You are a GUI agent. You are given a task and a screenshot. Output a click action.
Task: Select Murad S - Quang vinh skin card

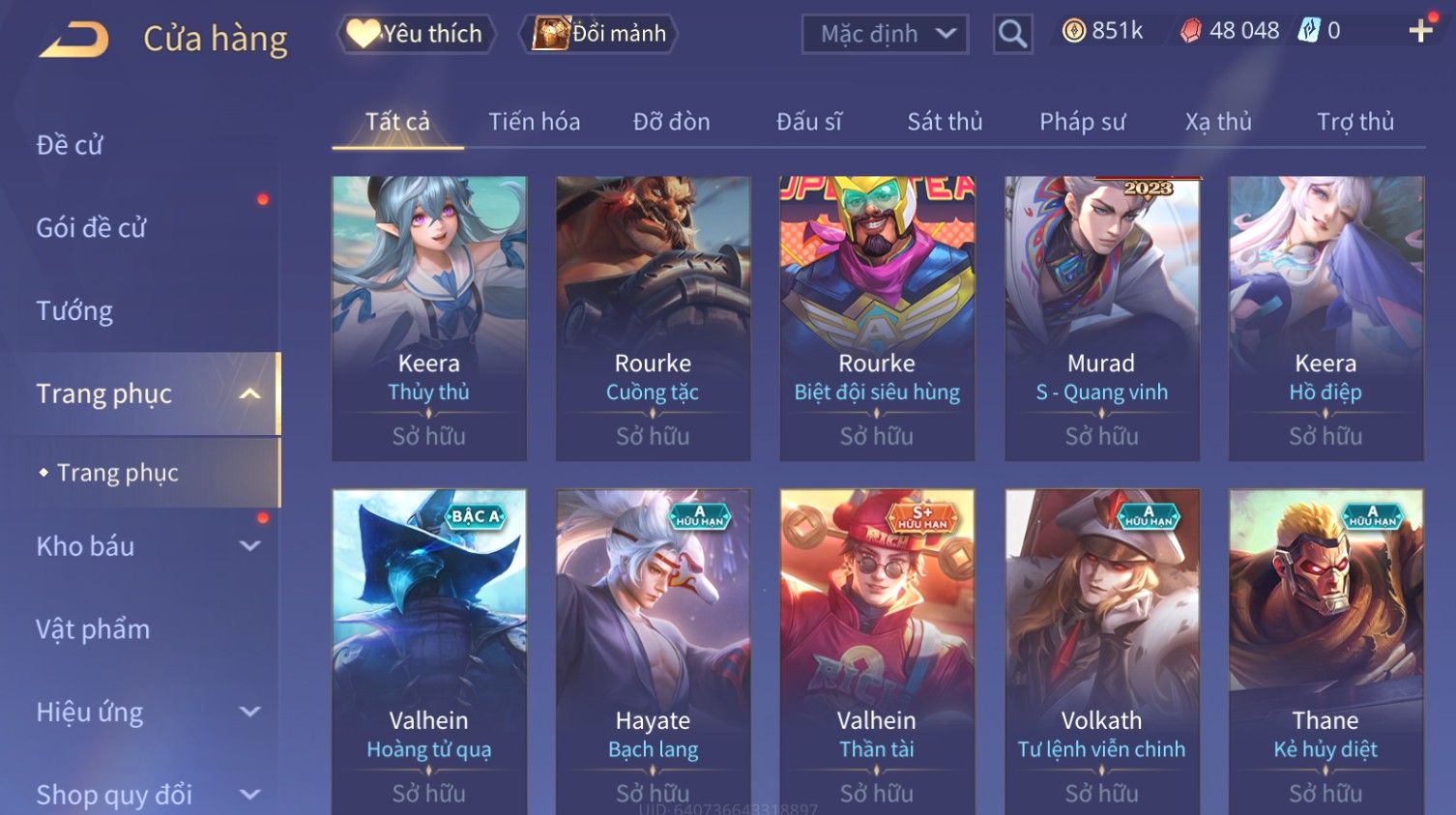point(1101,317)
